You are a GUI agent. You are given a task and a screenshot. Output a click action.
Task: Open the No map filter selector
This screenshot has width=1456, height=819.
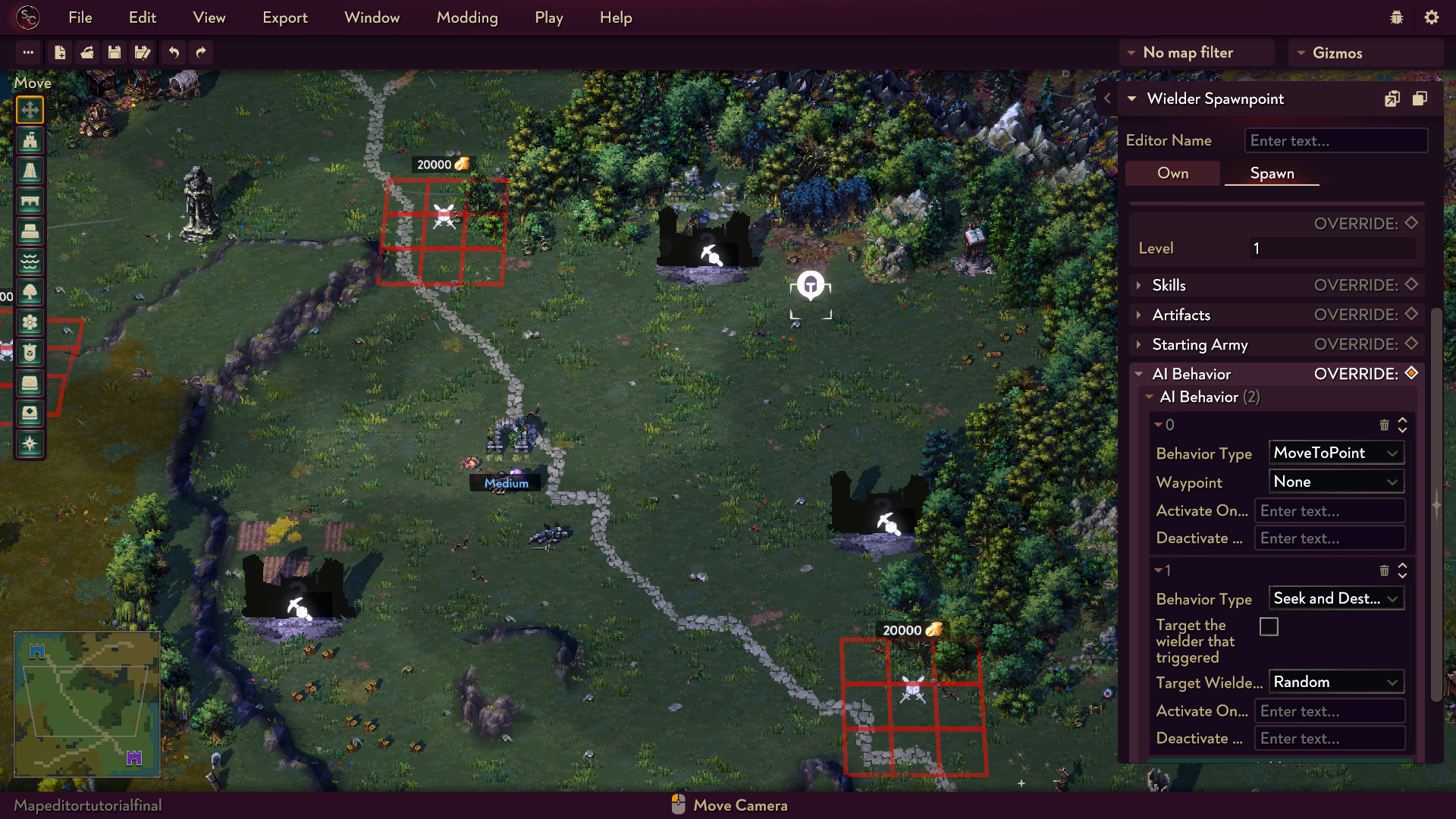point(1196,52)
